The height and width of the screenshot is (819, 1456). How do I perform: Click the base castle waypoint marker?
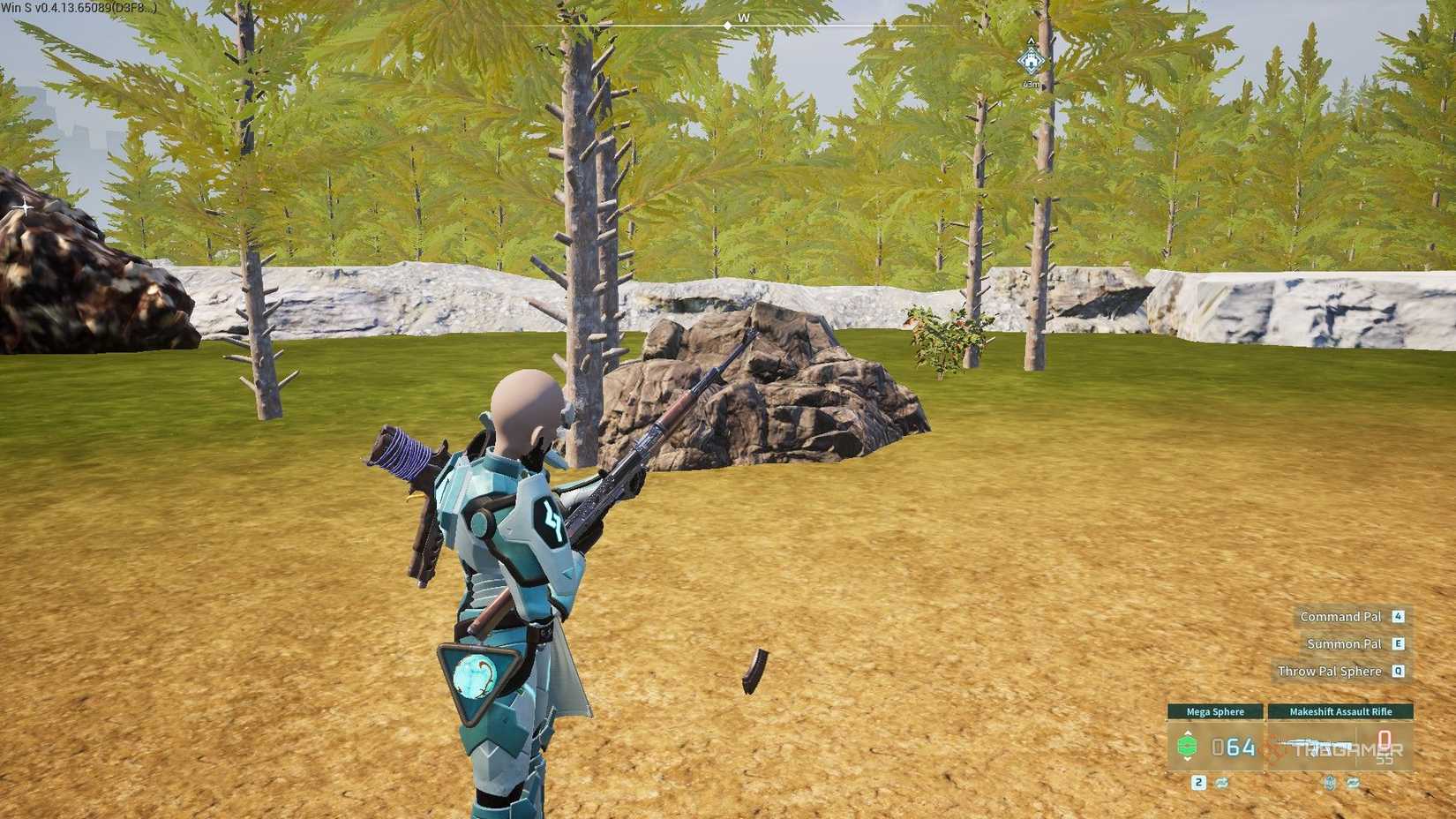[x=1031, y=61]
